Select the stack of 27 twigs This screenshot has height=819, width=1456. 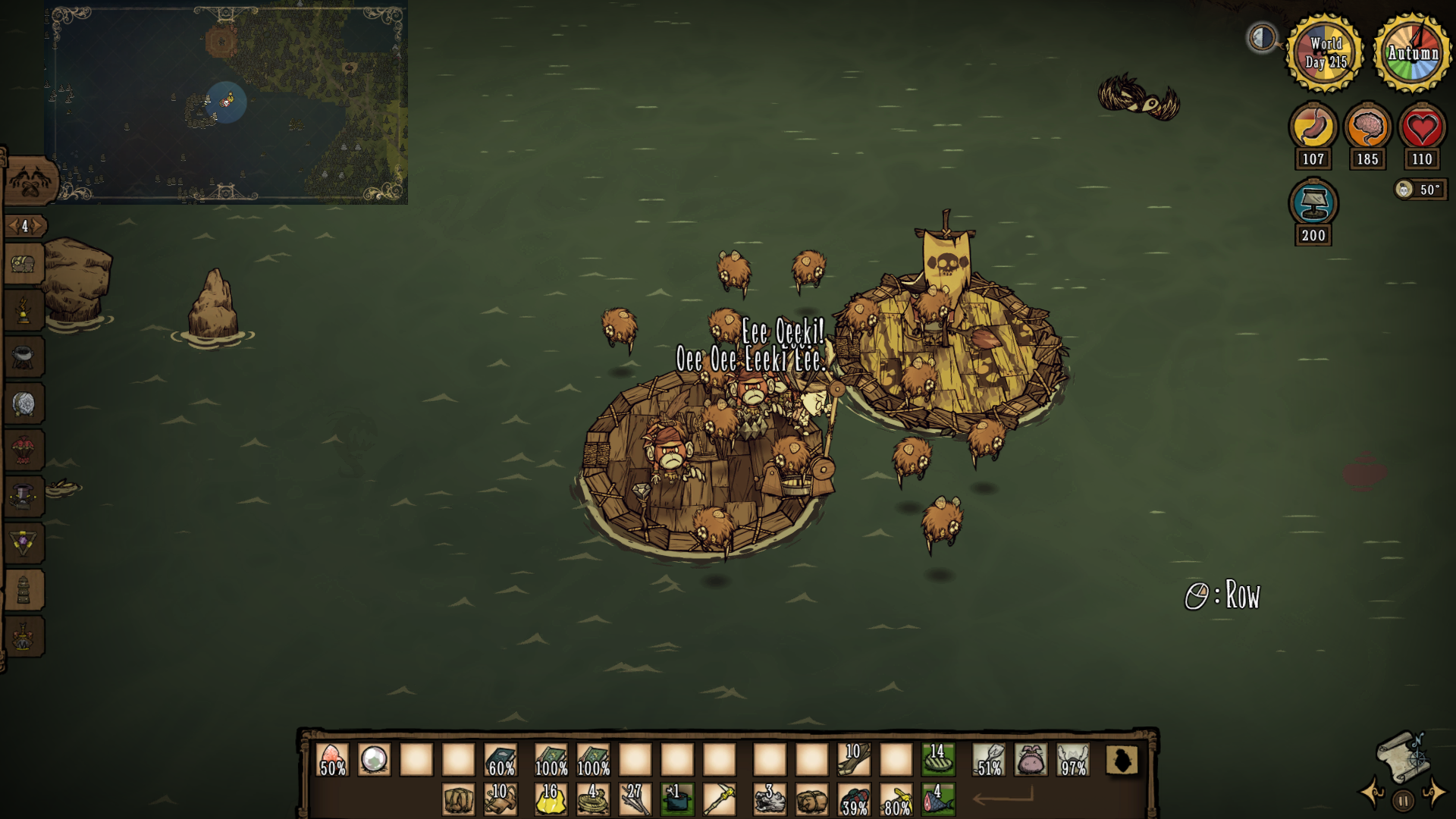635,800
